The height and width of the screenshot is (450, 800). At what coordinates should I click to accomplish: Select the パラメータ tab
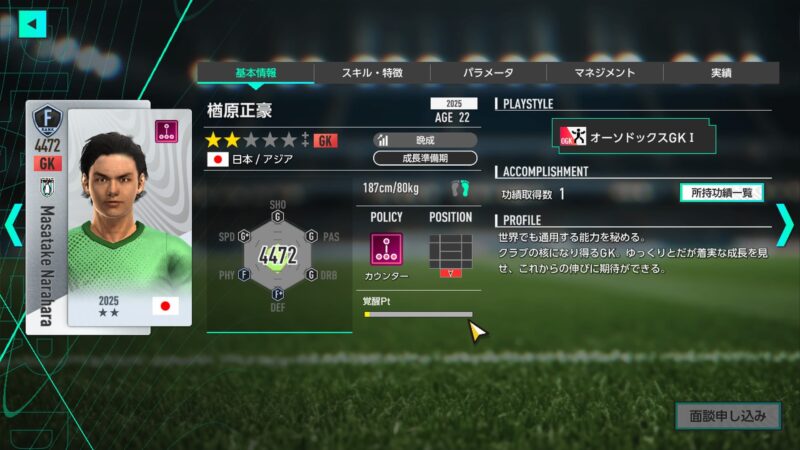(x=488, y=73)
